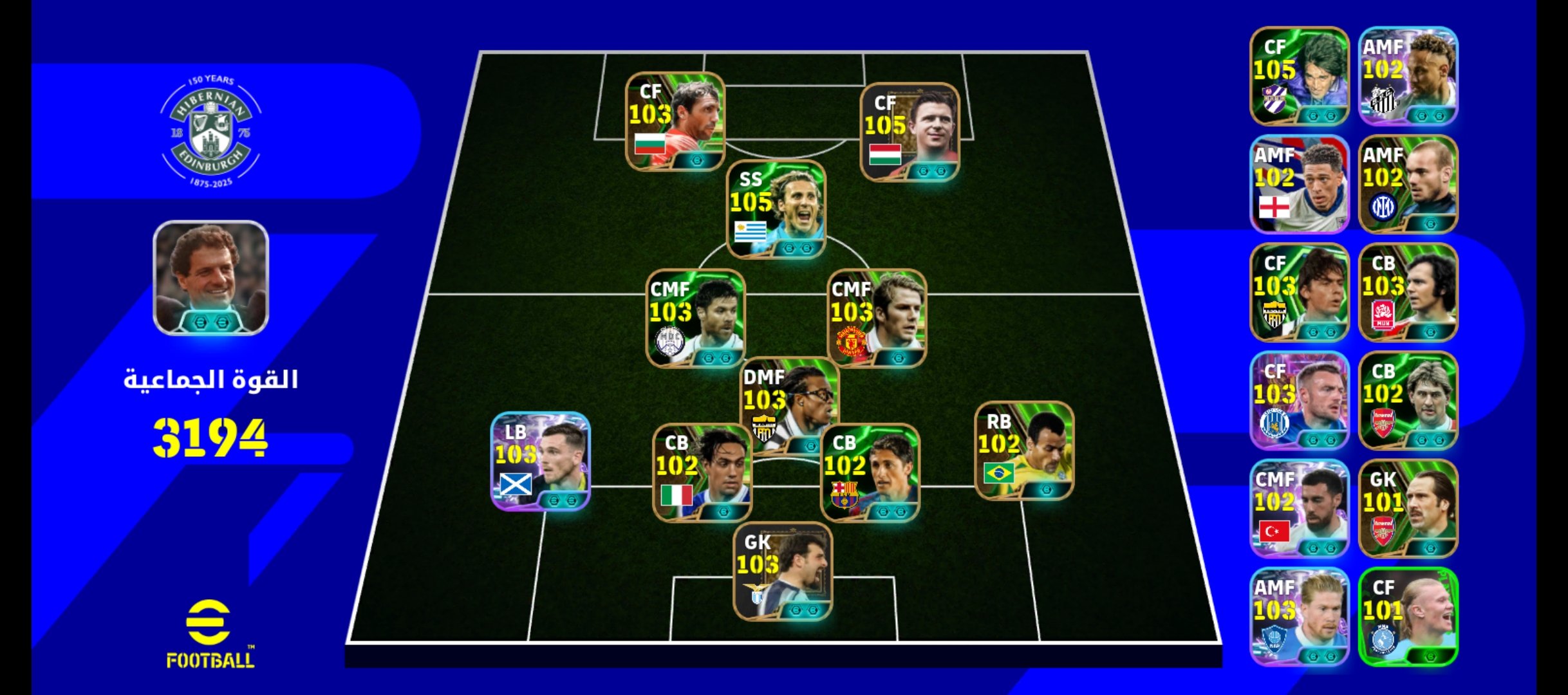Select the GK 101 substitute goalkeeper card
This screenshot has height=695, width=1568.
[x=1408, y=508]
